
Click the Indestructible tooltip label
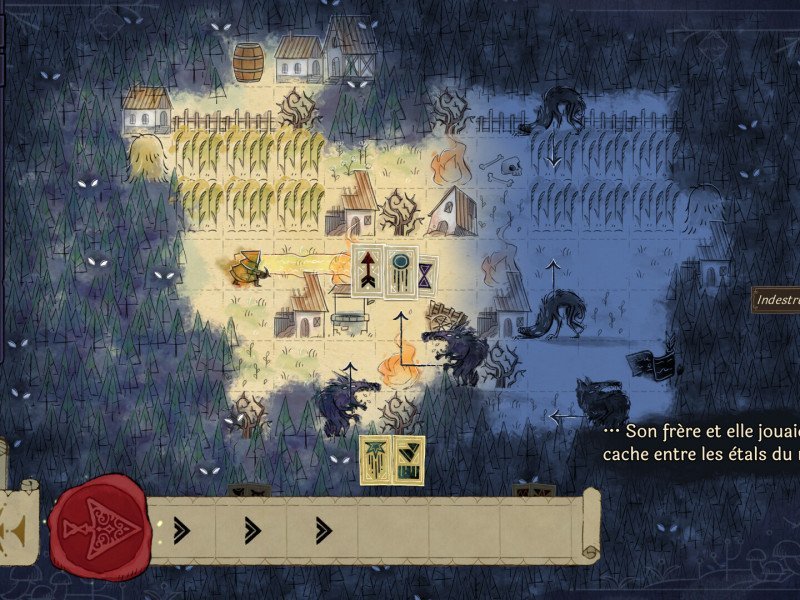[x=776, y=299]
